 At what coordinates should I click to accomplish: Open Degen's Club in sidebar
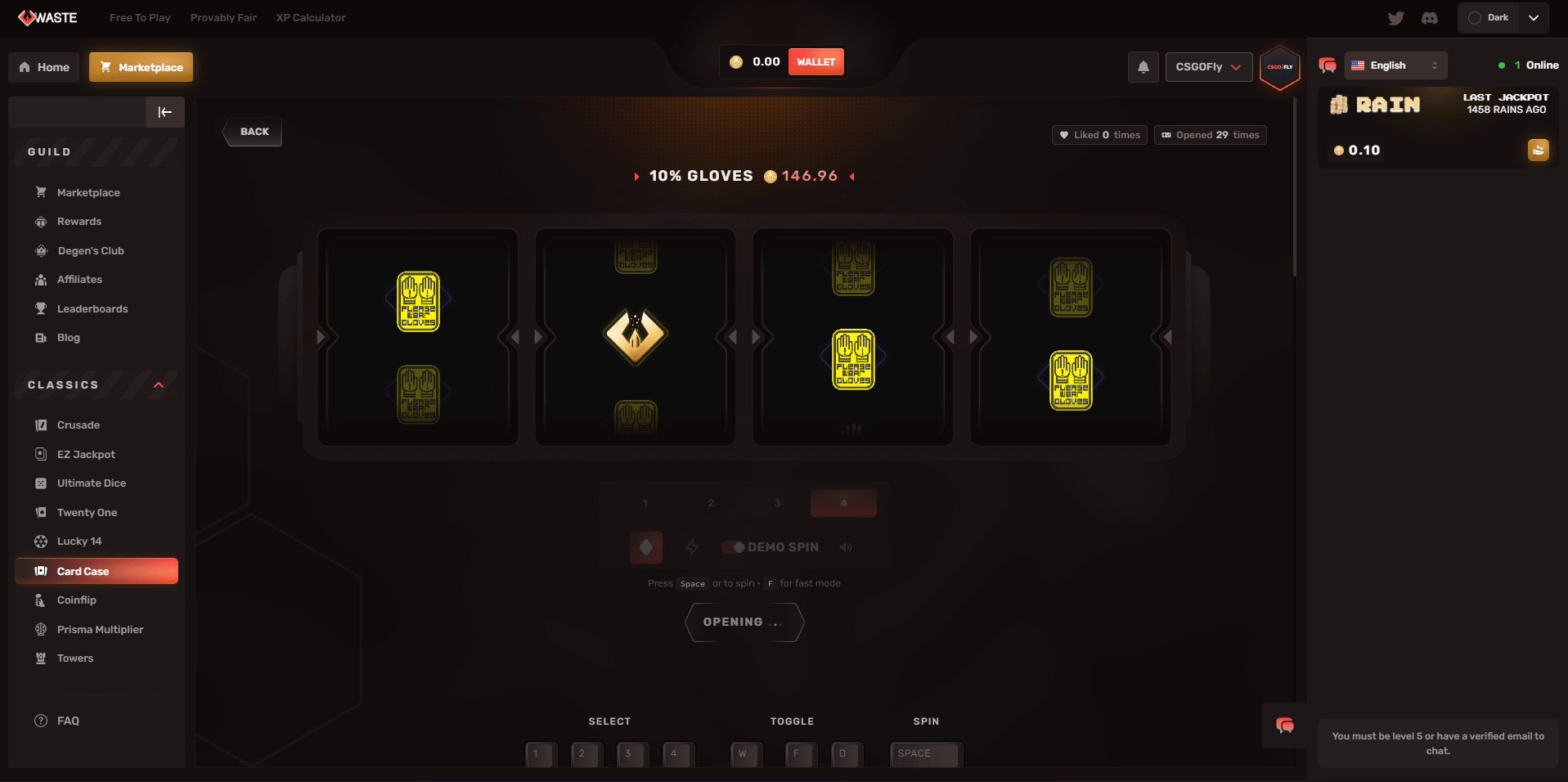[x=90, y=251]
